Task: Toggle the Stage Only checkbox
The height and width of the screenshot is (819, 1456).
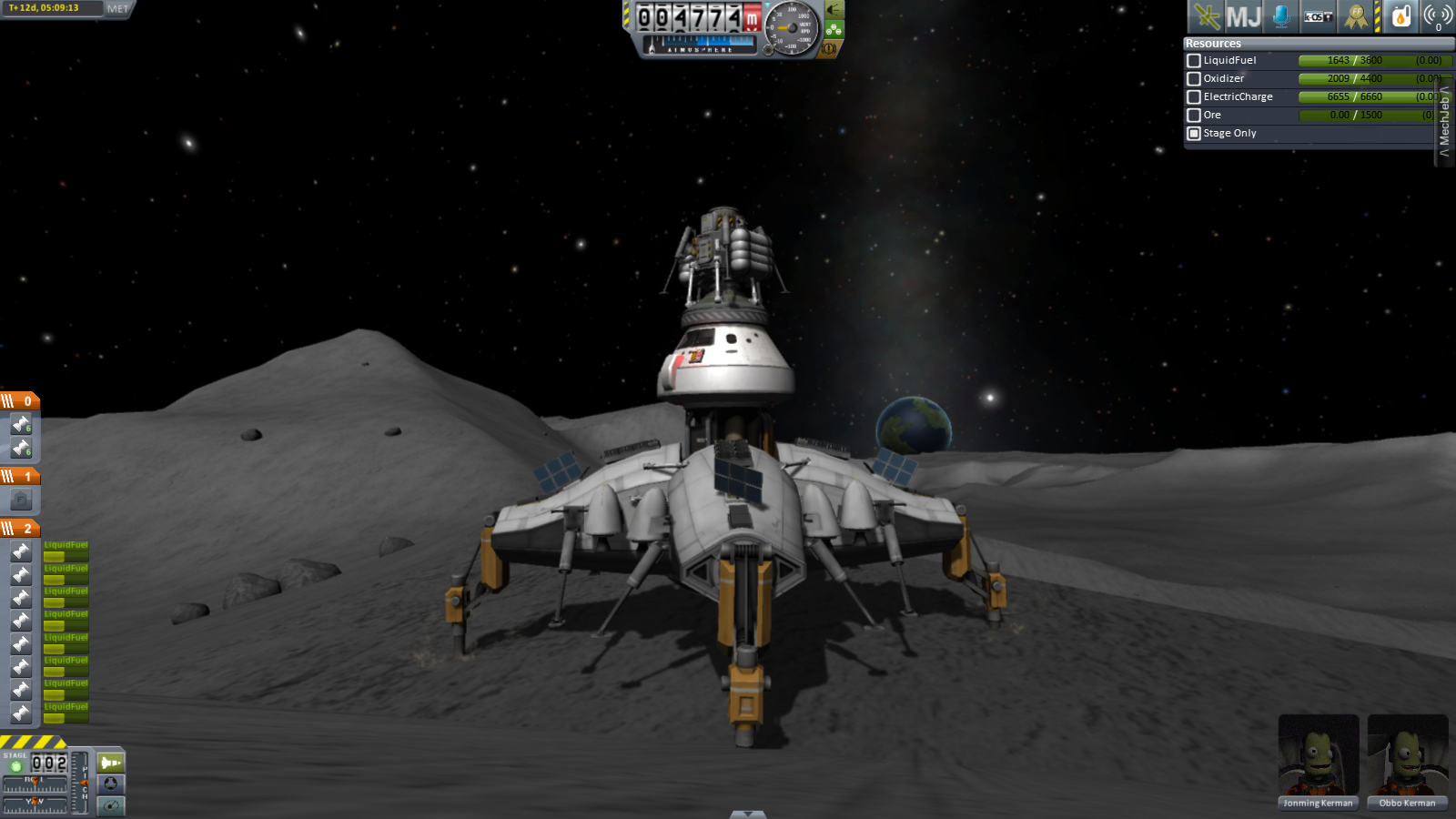Action: pos(1193,133)
